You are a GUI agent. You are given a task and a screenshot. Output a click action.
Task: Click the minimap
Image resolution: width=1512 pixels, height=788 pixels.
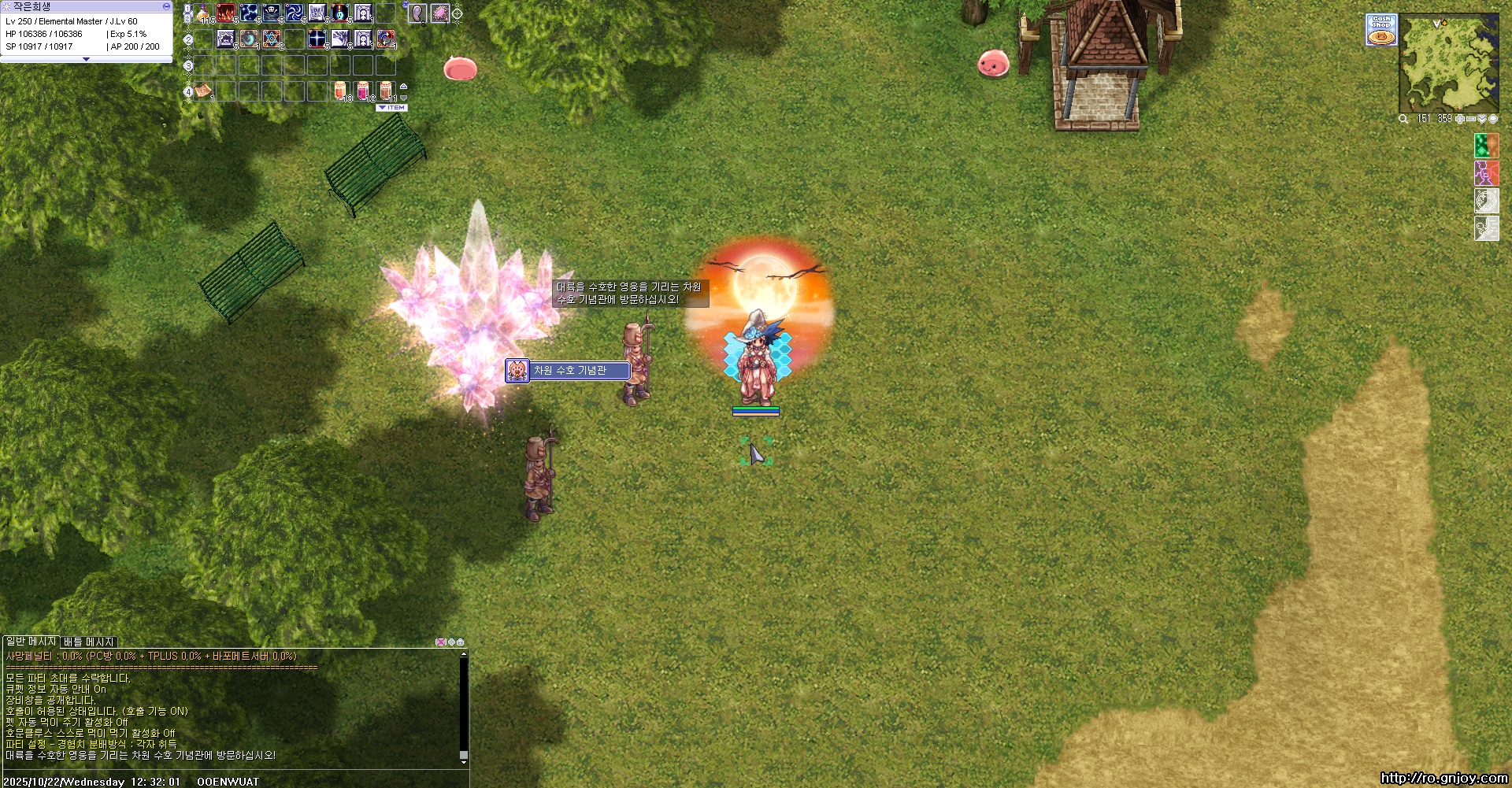pyautogui.click(x=1448, y=65)
